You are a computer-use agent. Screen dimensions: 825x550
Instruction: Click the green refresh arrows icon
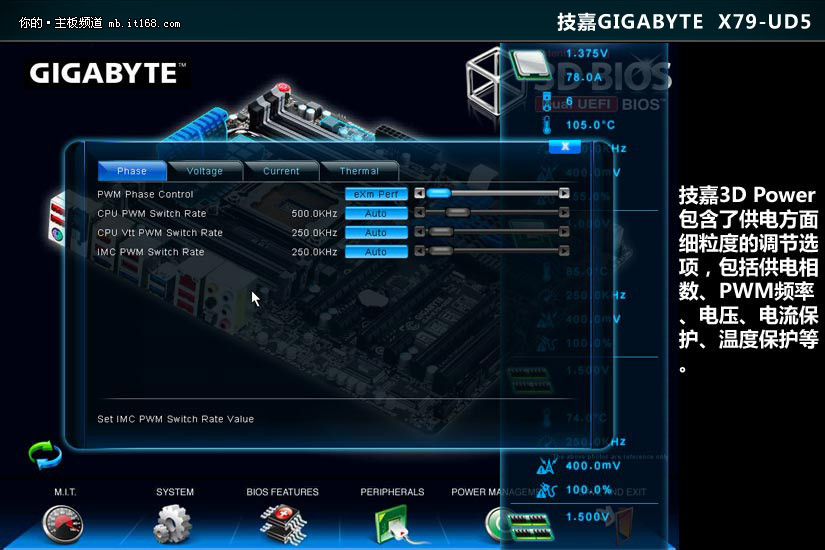pos(45,456)
